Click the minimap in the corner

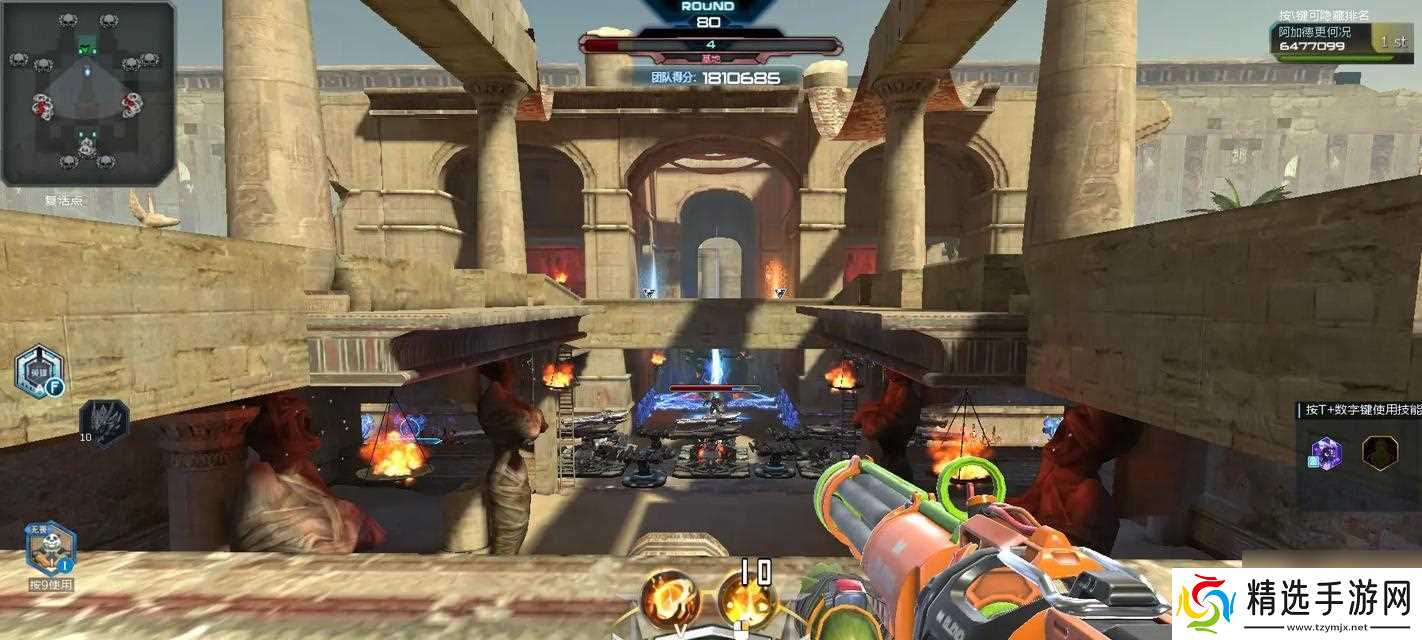[88, 93]
